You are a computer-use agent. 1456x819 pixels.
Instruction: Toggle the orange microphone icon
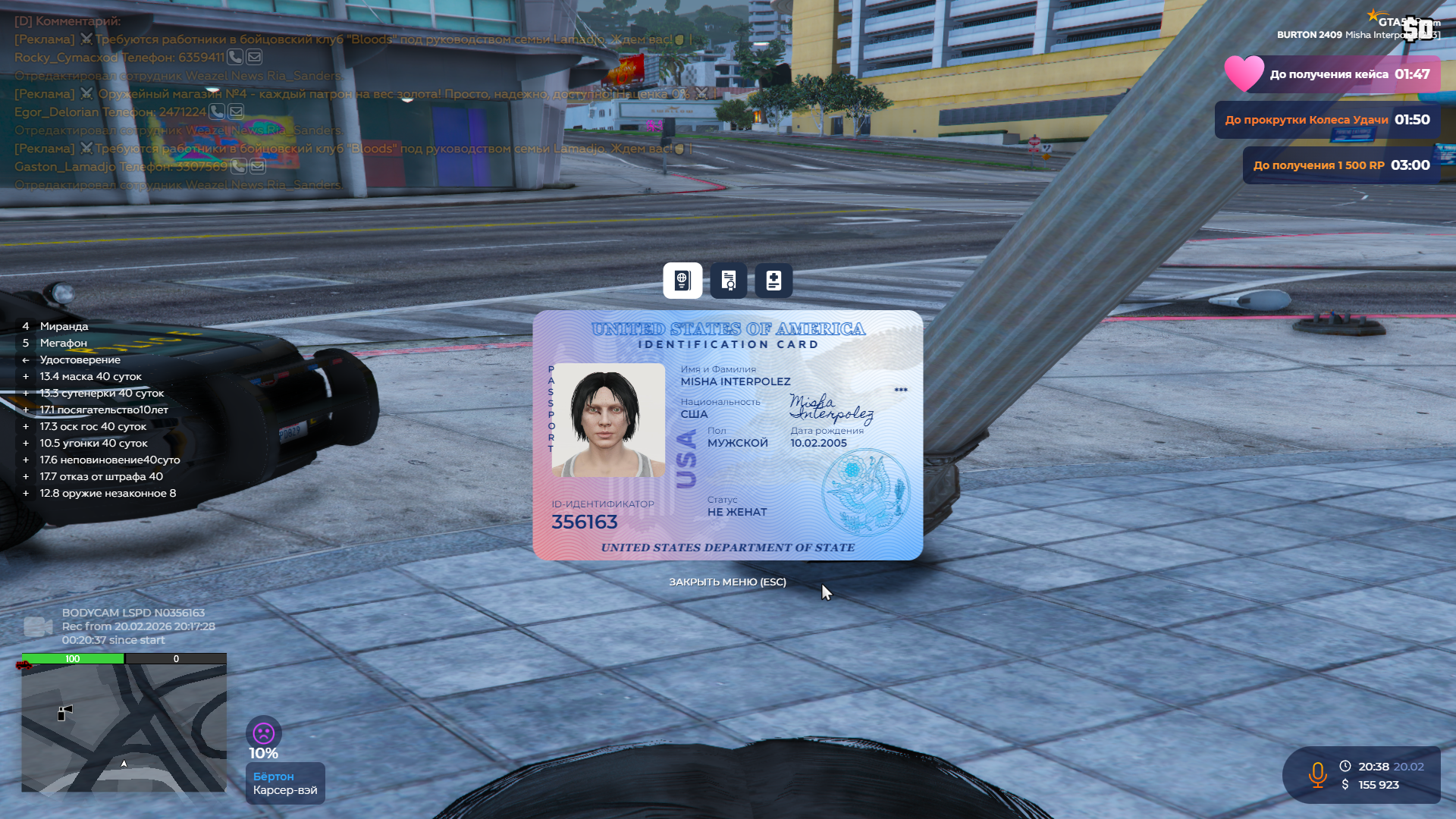tap(1317, 774)
